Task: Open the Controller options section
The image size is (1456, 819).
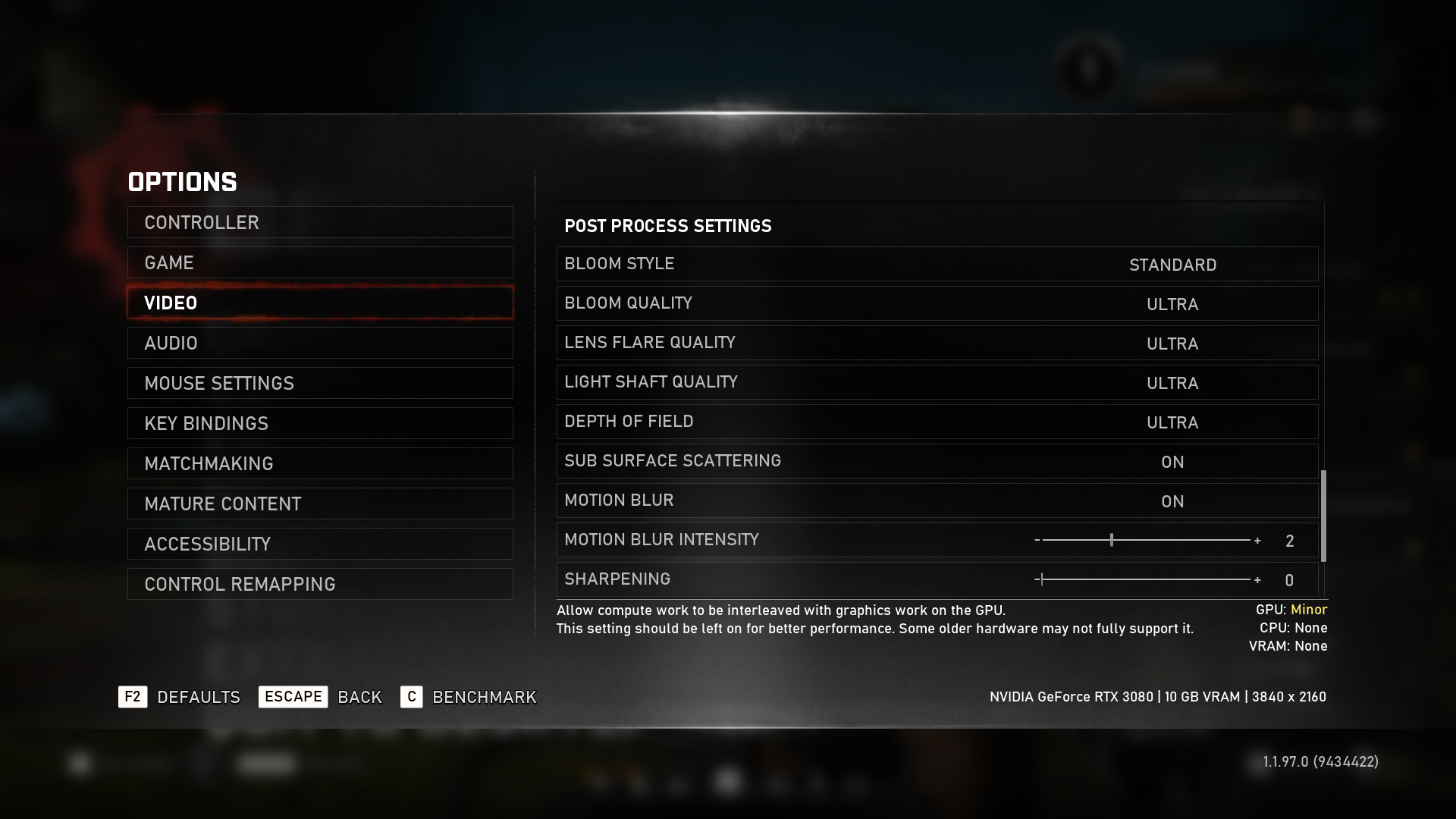Action: click(319, 222)
